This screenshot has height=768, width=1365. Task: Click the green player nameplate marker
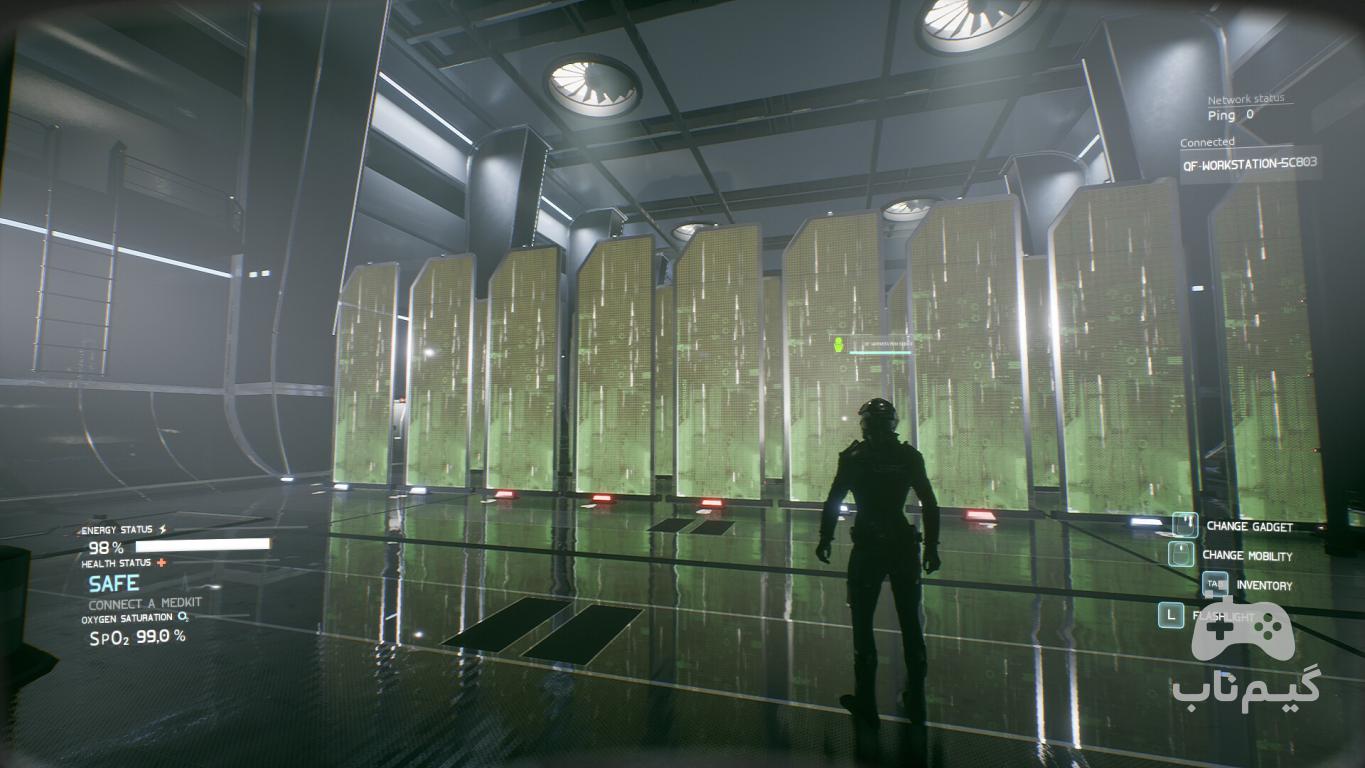coord(838,345)
